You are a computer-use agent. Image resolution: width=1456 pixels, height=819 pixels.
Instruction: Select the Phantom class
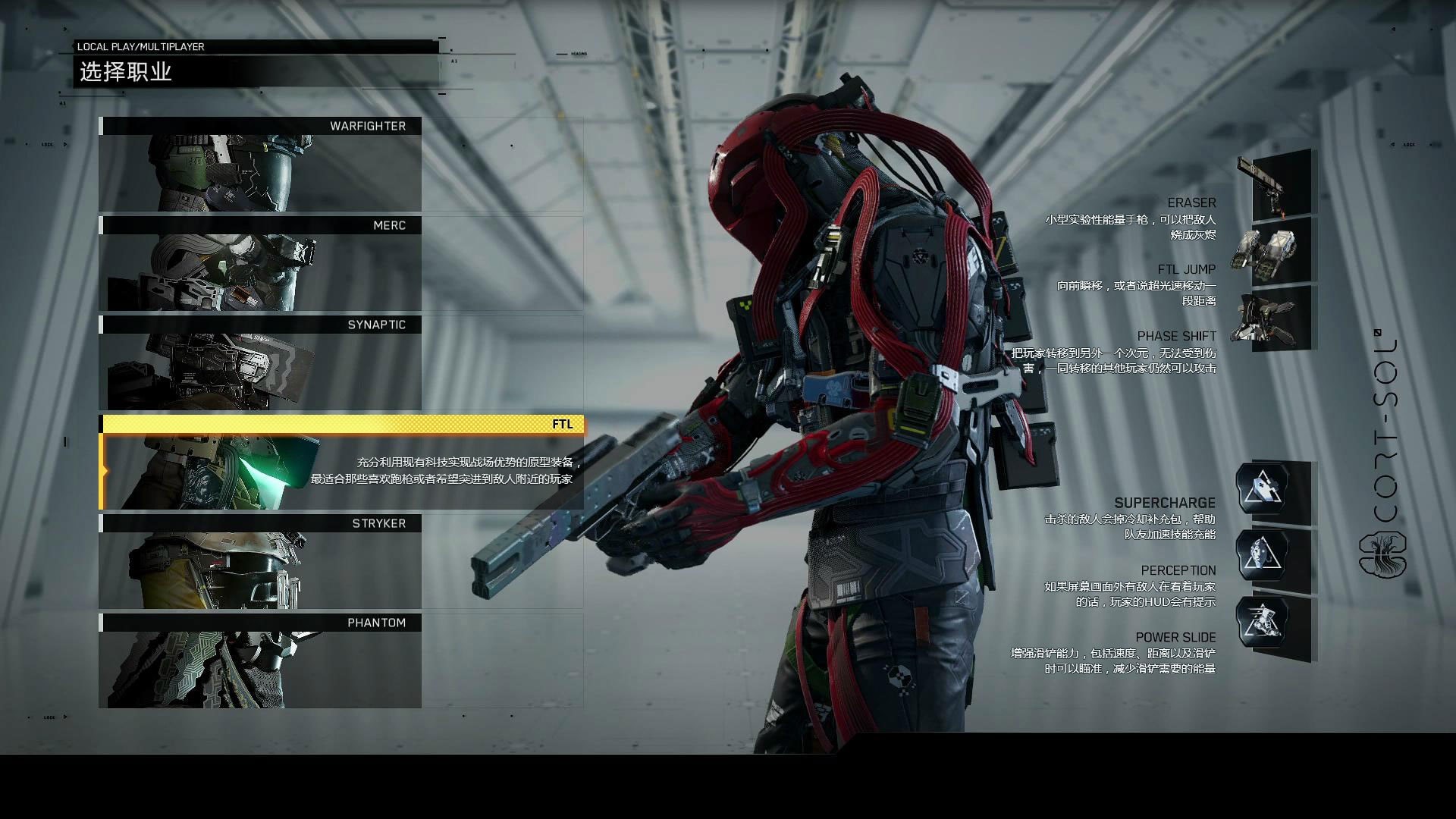tap(260, 661)
